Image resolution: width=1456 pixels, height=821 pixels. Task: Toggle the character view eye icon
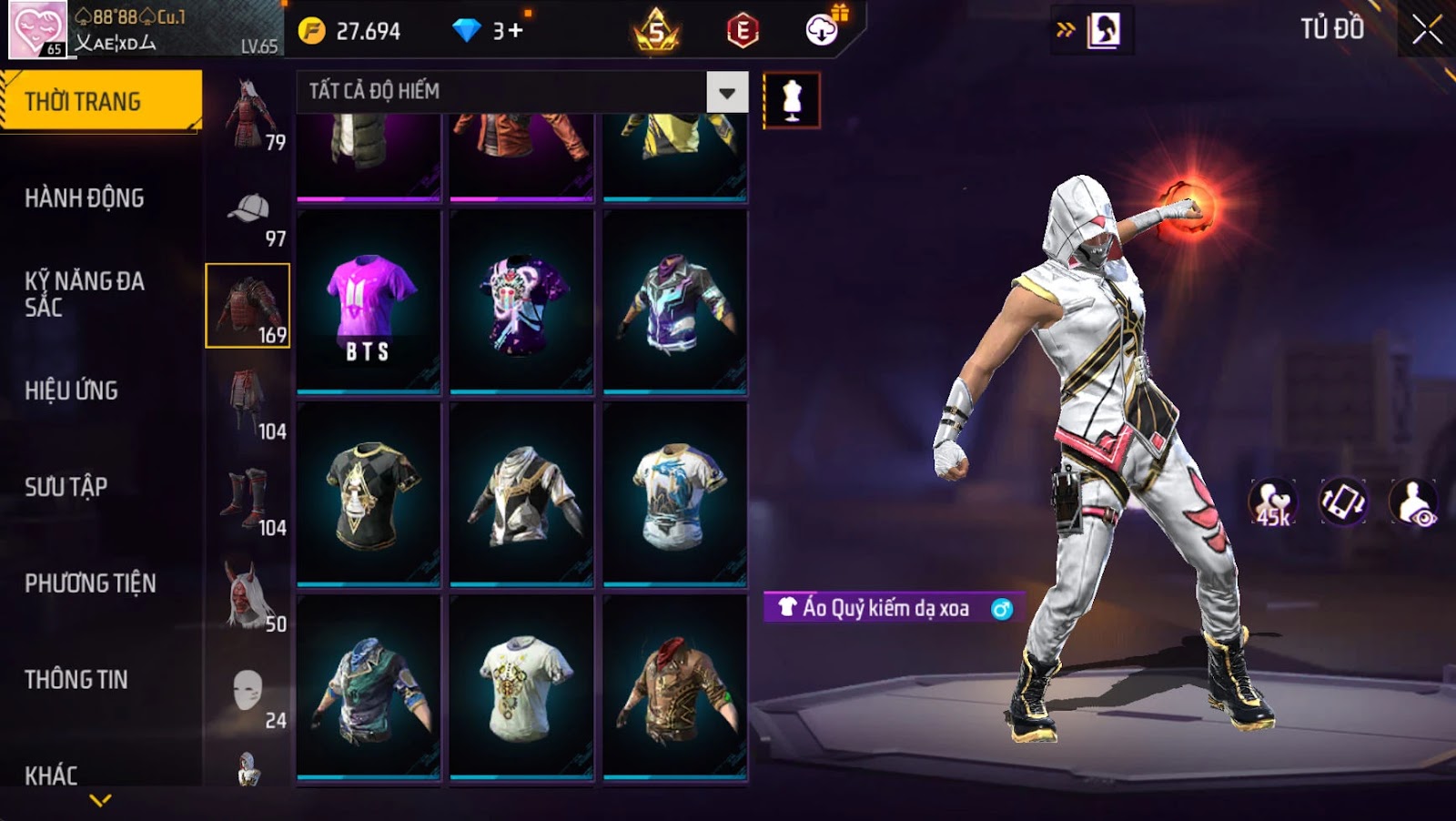pyautogui.click(x=1413, y=502)
